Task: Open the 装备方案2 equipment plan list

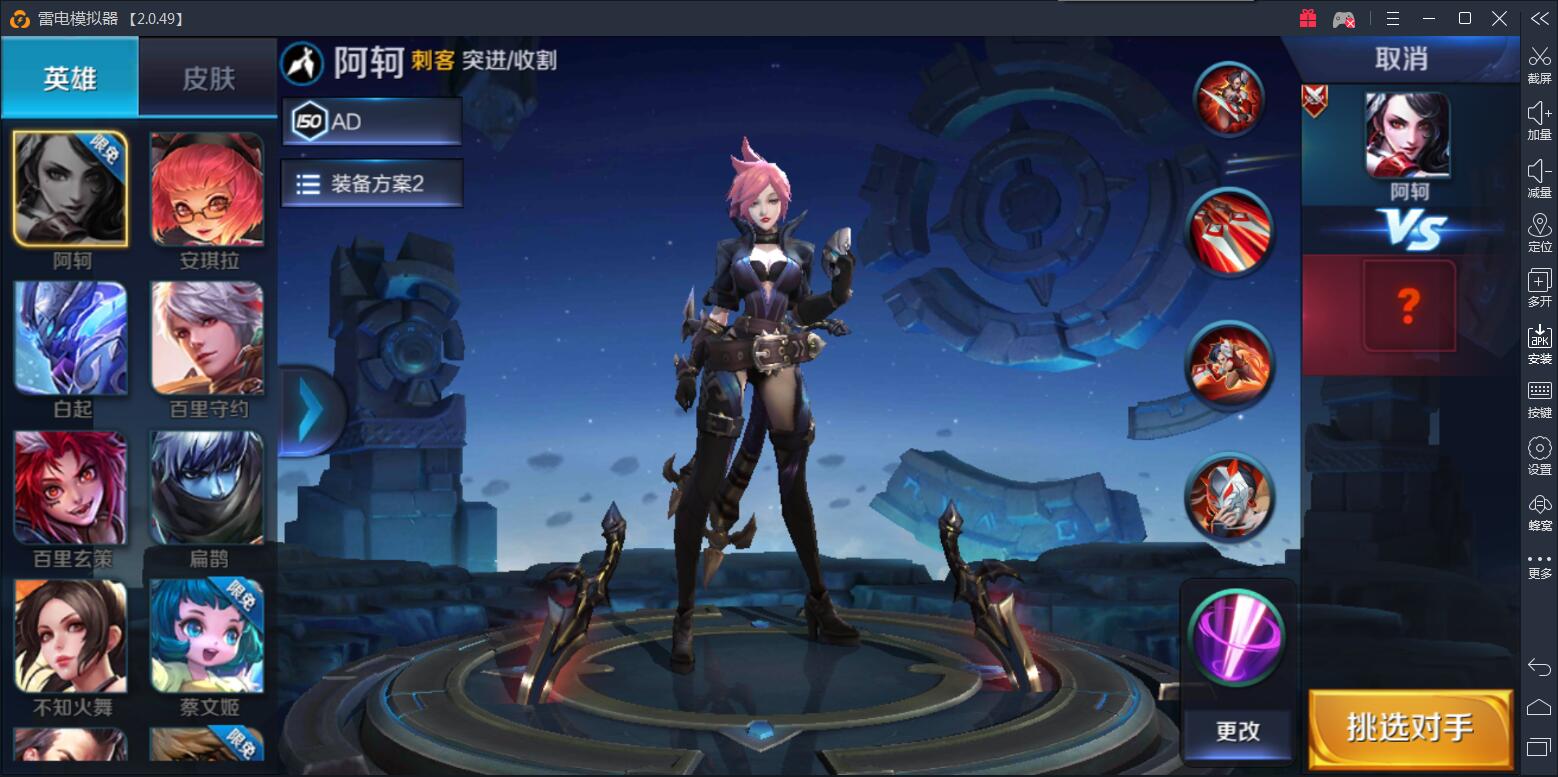Action: (x=371, y=184)
